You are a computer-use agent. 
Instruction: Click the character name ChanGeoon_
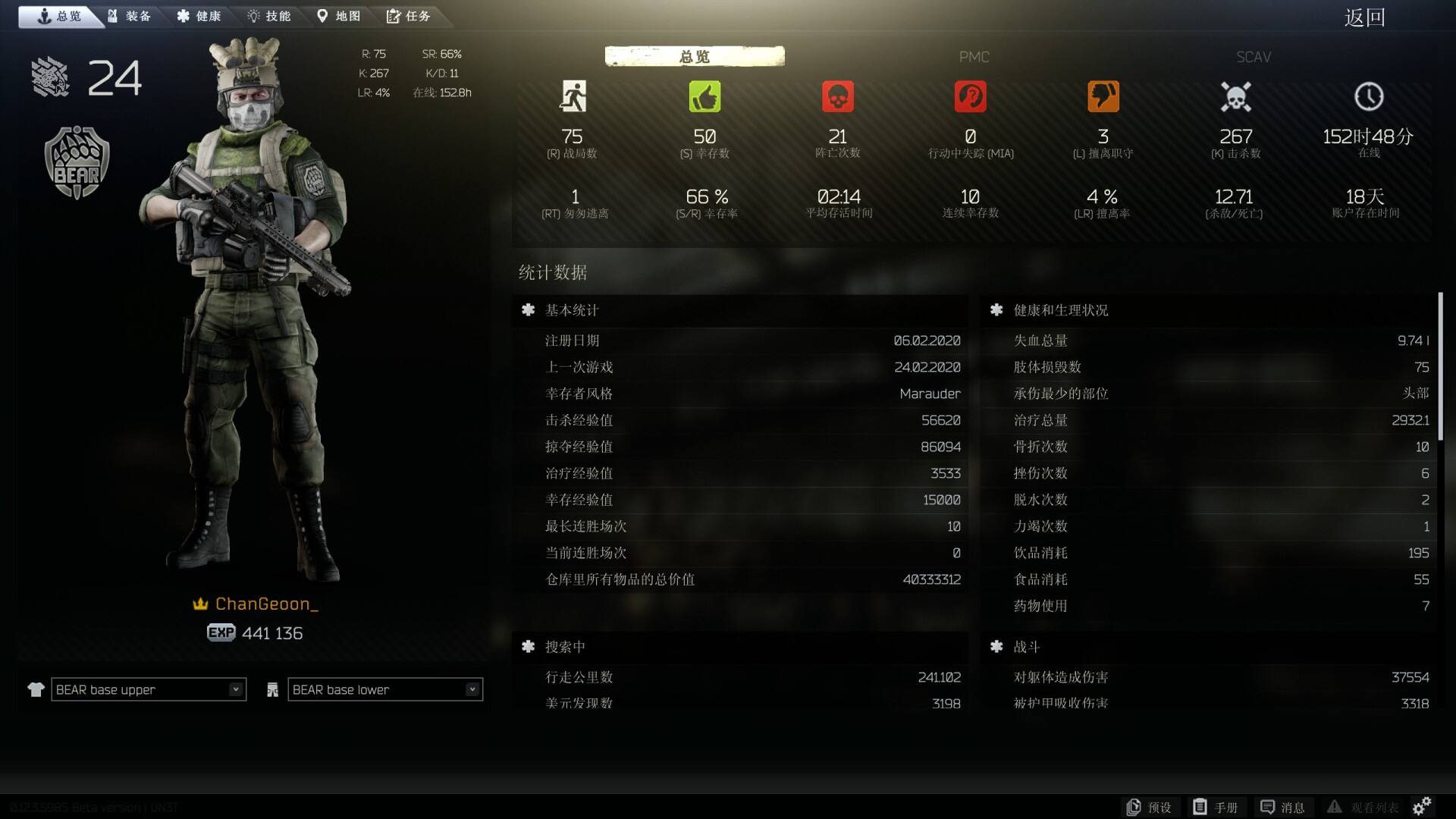tap(266, 604)
